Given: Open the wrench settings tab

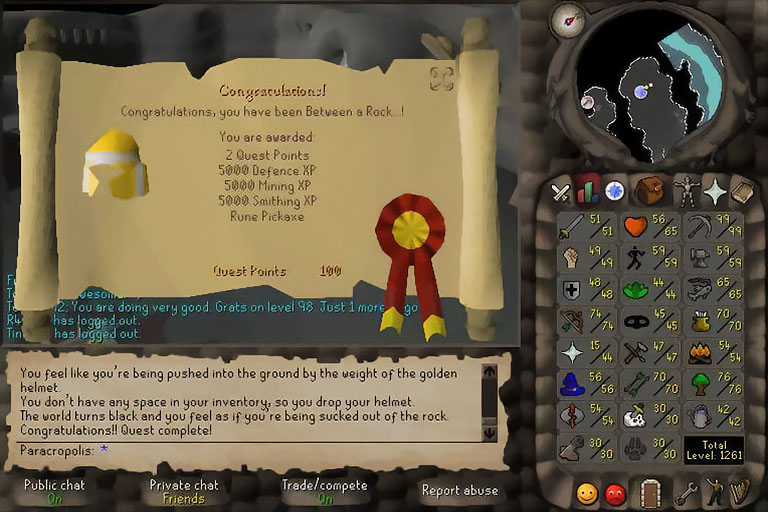Looking at the screenshot, I should (x=685, y=492).
